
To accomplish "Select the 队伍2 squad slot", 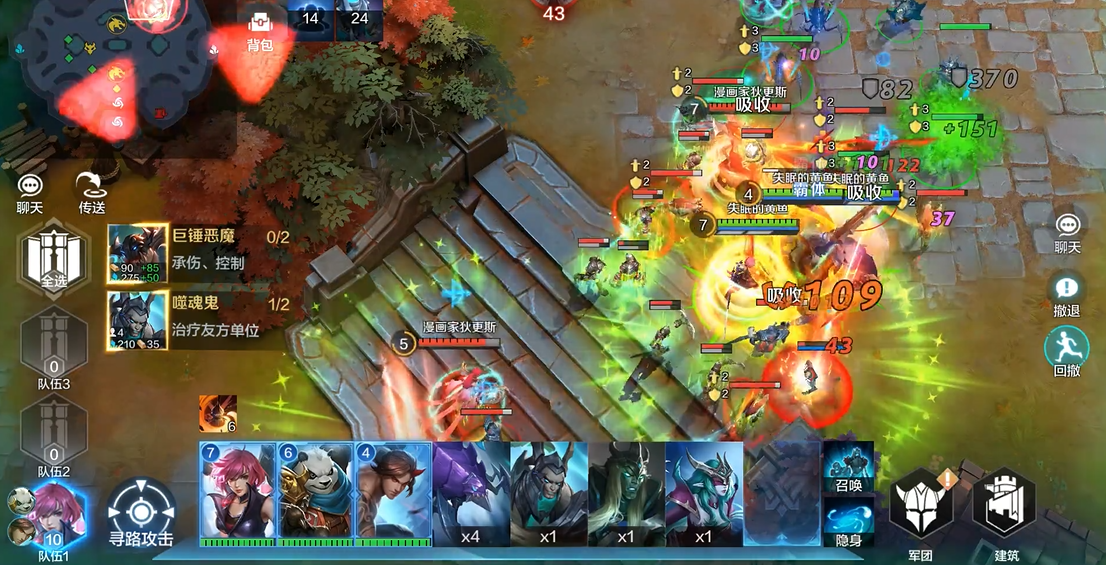I will [54, 431].
